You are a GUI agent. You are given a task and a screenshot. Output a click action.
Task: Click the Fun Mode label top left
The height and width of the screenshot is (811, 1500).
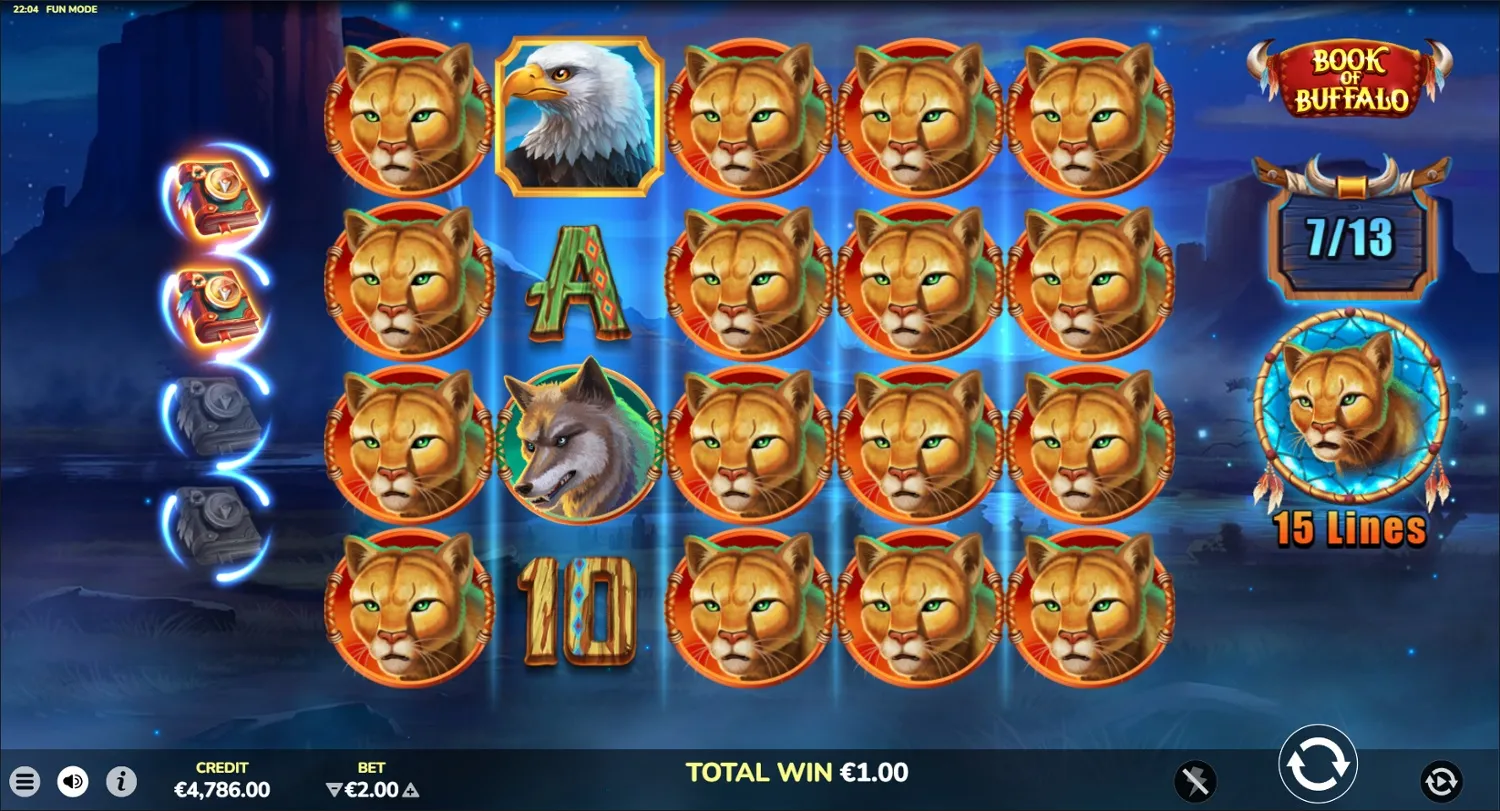pyautogui.click(x=71, y=8)
